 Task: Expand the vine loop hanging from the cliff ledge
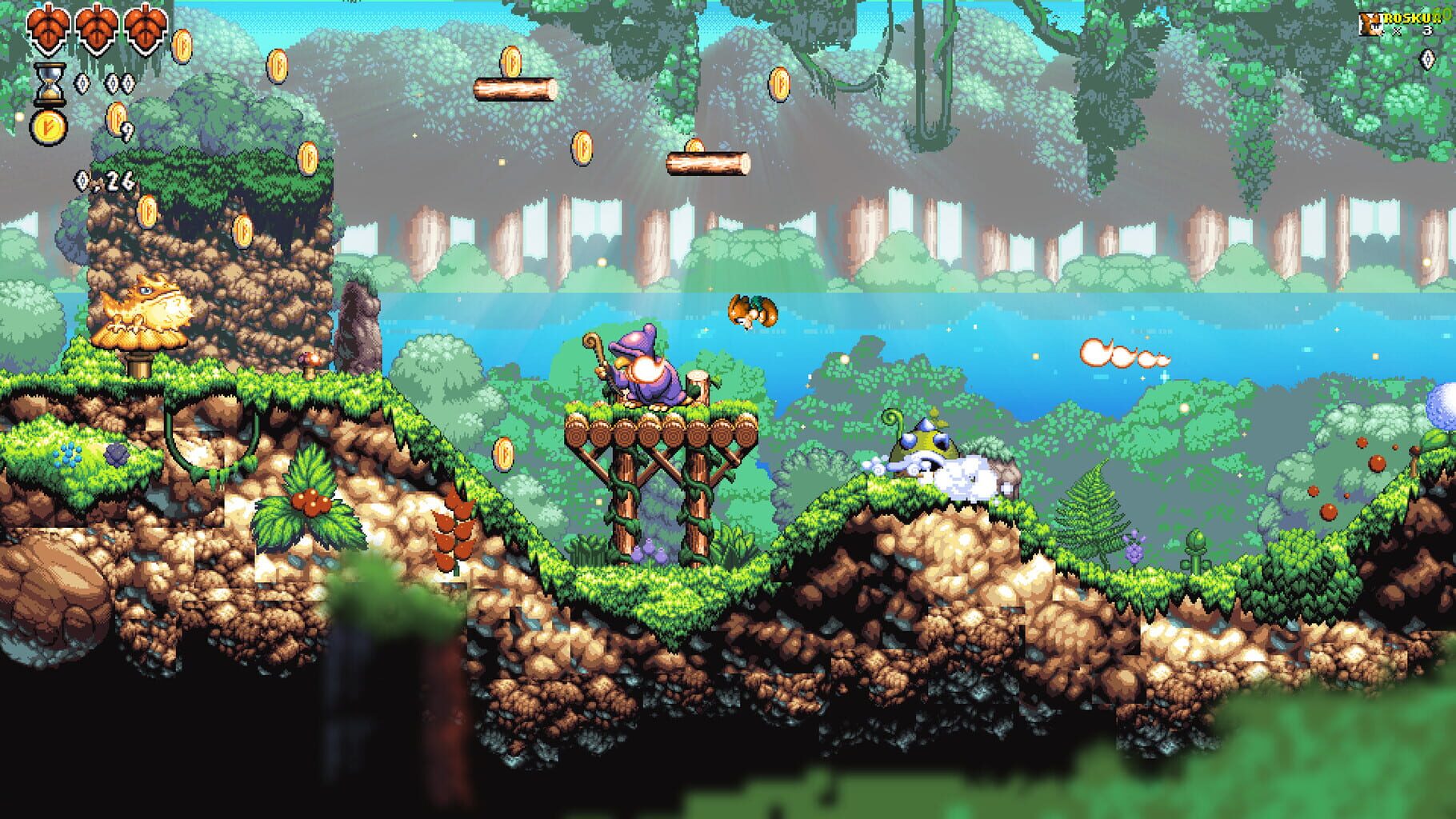tap(212, 436)
